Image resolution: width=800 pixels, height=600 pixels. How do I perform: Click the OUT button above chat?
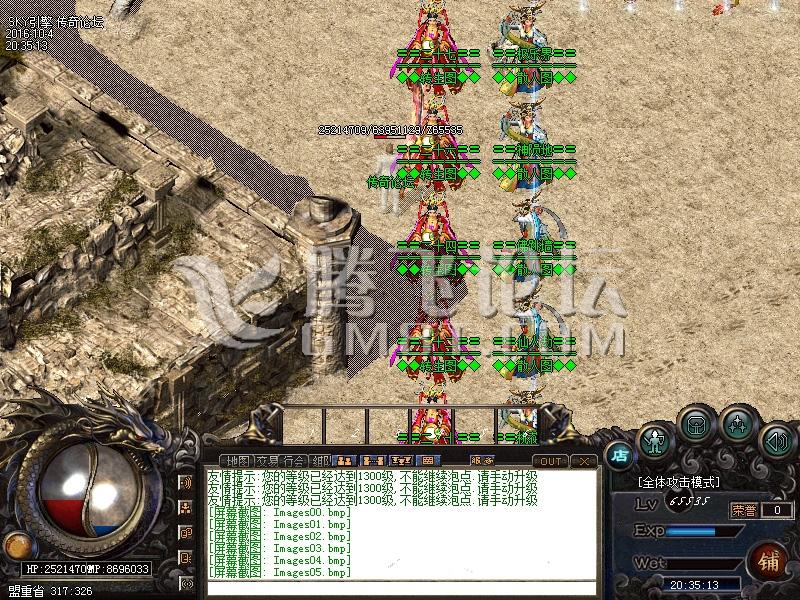[x=552, y=461]
